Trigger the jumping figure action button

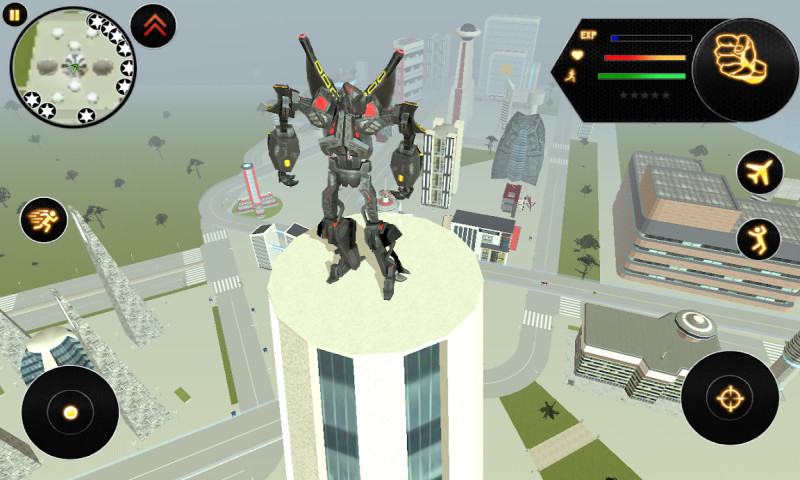click(x=759, y=240)
